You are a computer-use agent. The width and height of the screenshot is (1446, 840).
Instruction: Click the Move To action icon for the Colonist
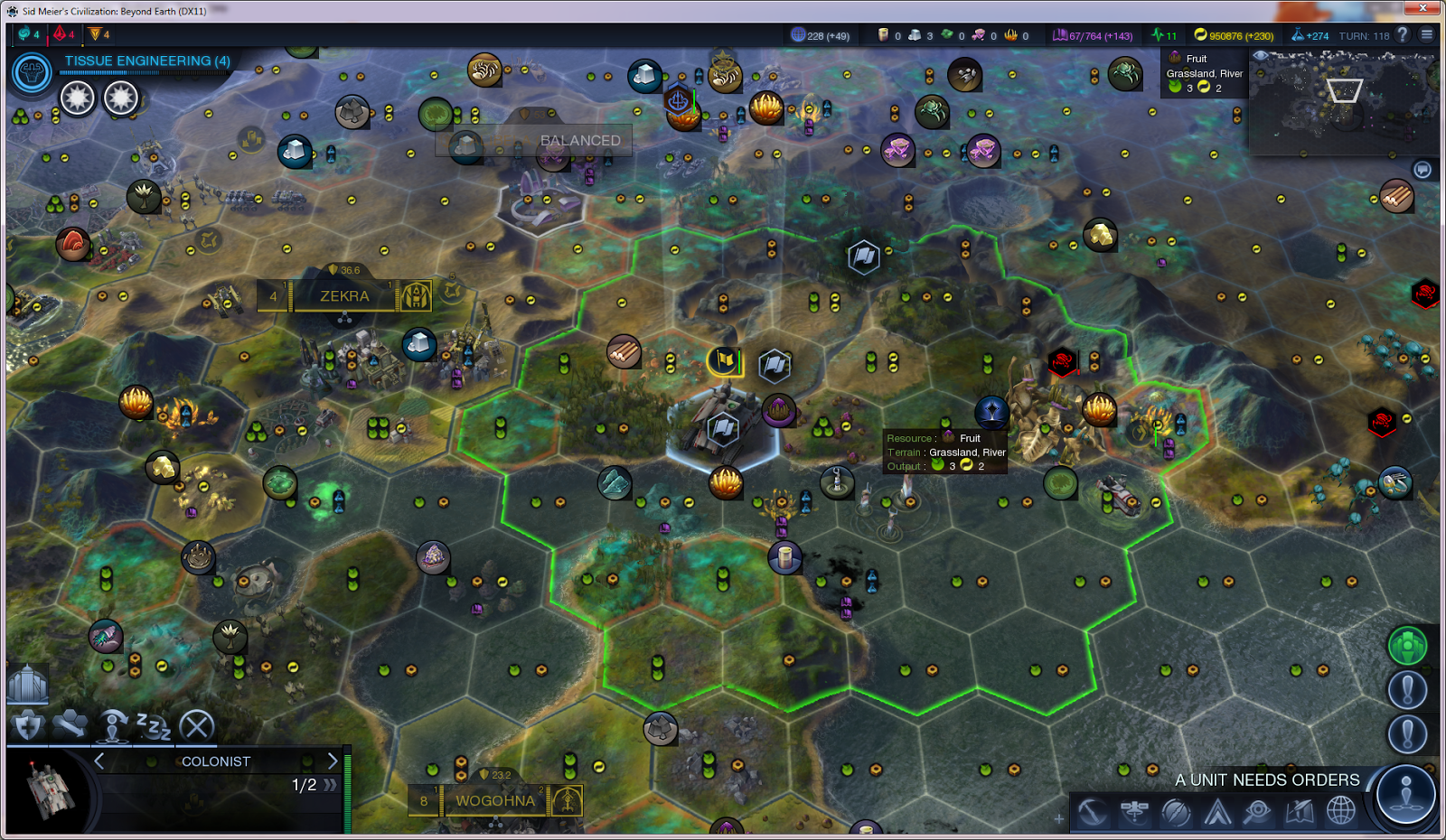click(70, 724)
